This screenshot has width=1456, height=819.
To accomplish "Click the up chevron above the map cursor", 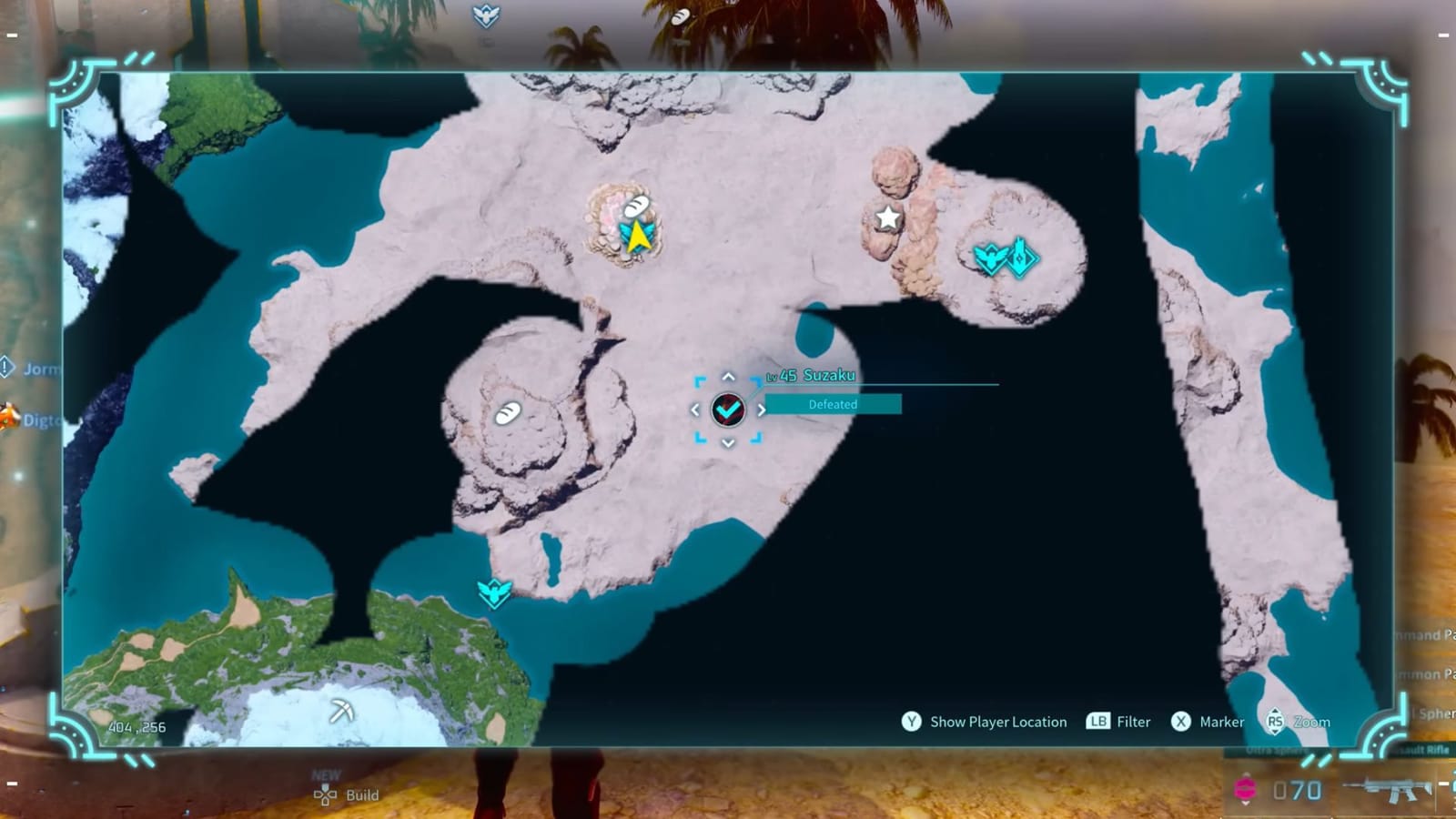I will (727, 376).
